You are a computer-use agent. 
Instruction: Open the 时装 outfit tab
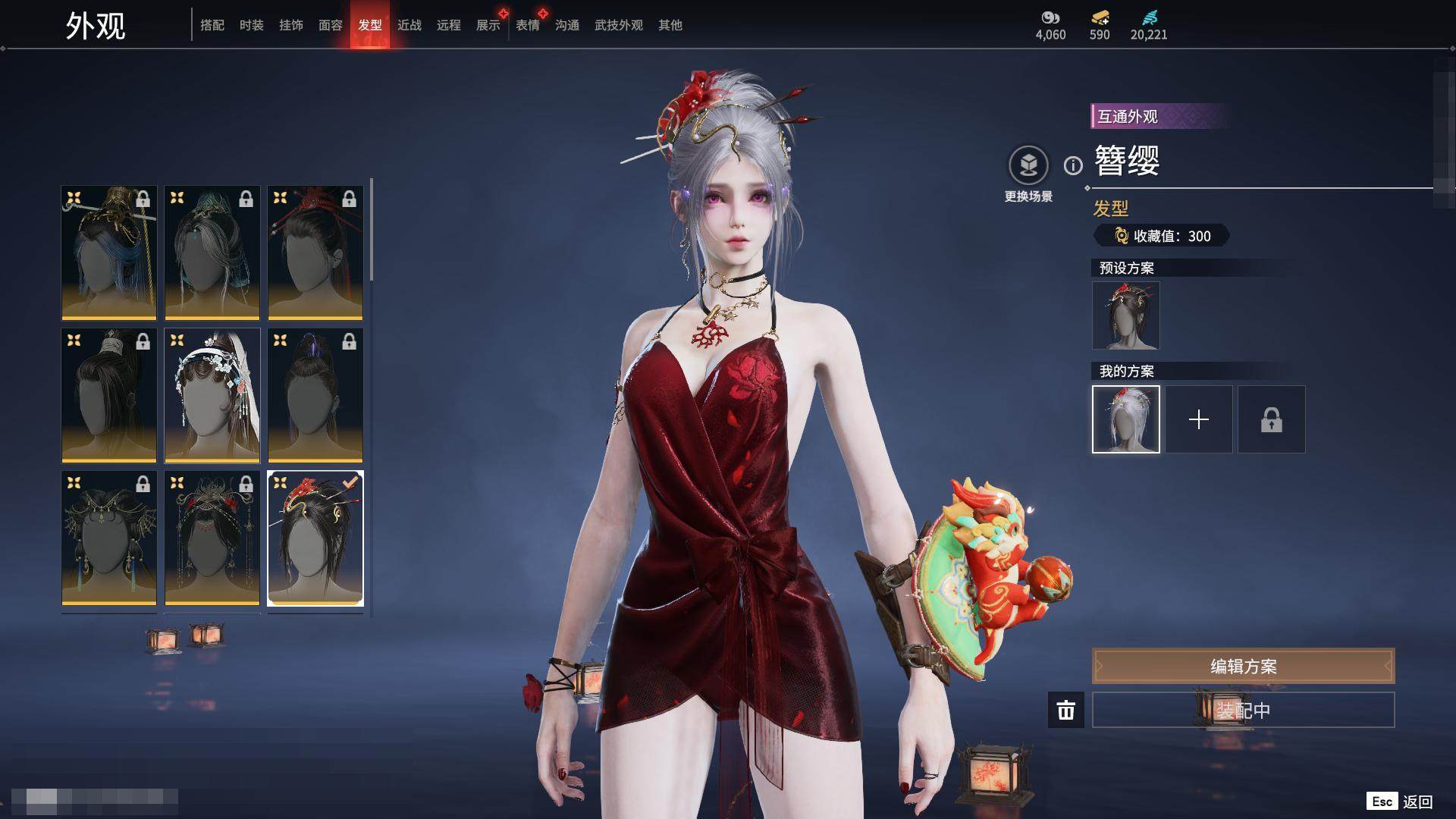[x=251, y=25]
